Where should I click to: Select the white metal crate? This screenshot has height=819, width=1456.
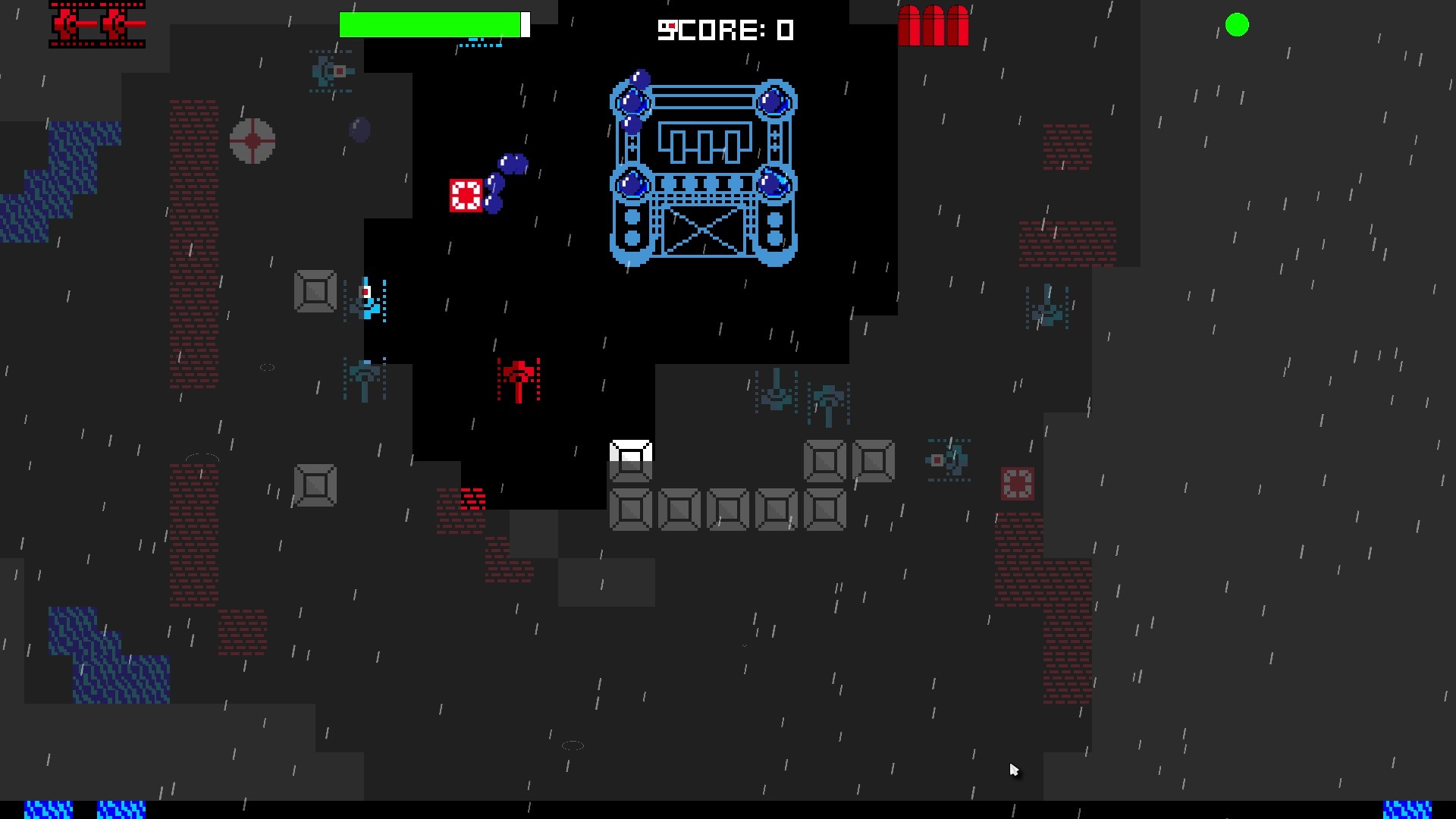[x=630, y=458]
